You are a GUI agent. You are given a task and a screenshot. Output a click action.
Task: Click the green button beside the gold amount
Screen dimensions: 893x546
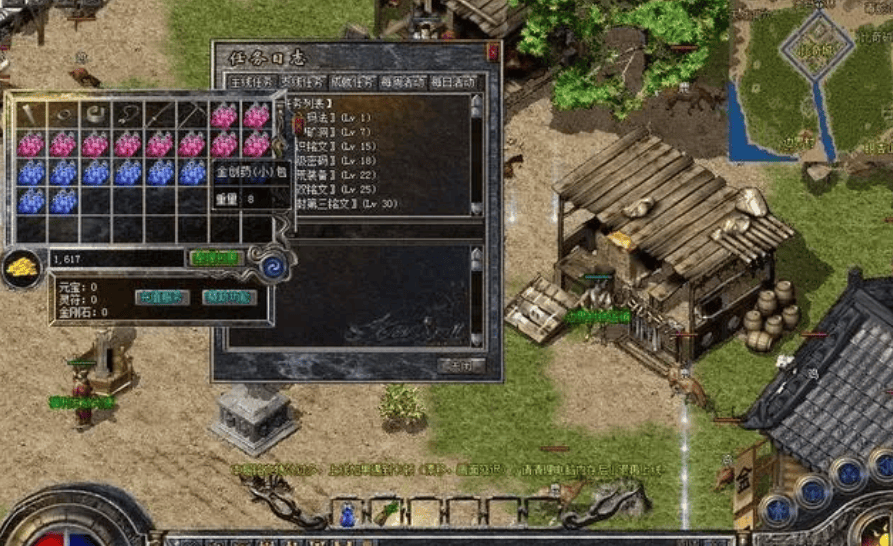[216, 258]
